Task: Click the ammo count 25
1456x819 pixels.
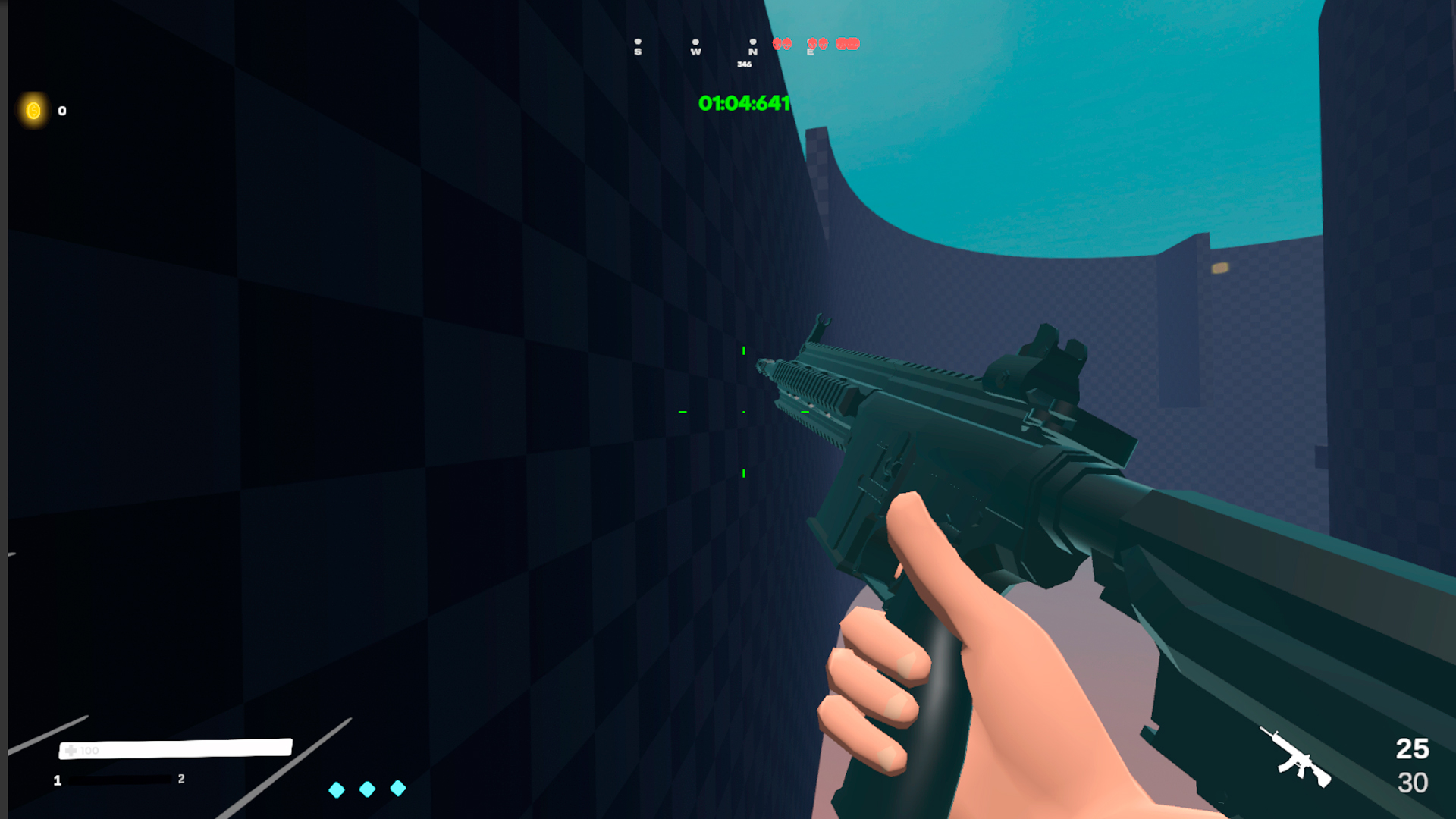Action: [1411, 748]
